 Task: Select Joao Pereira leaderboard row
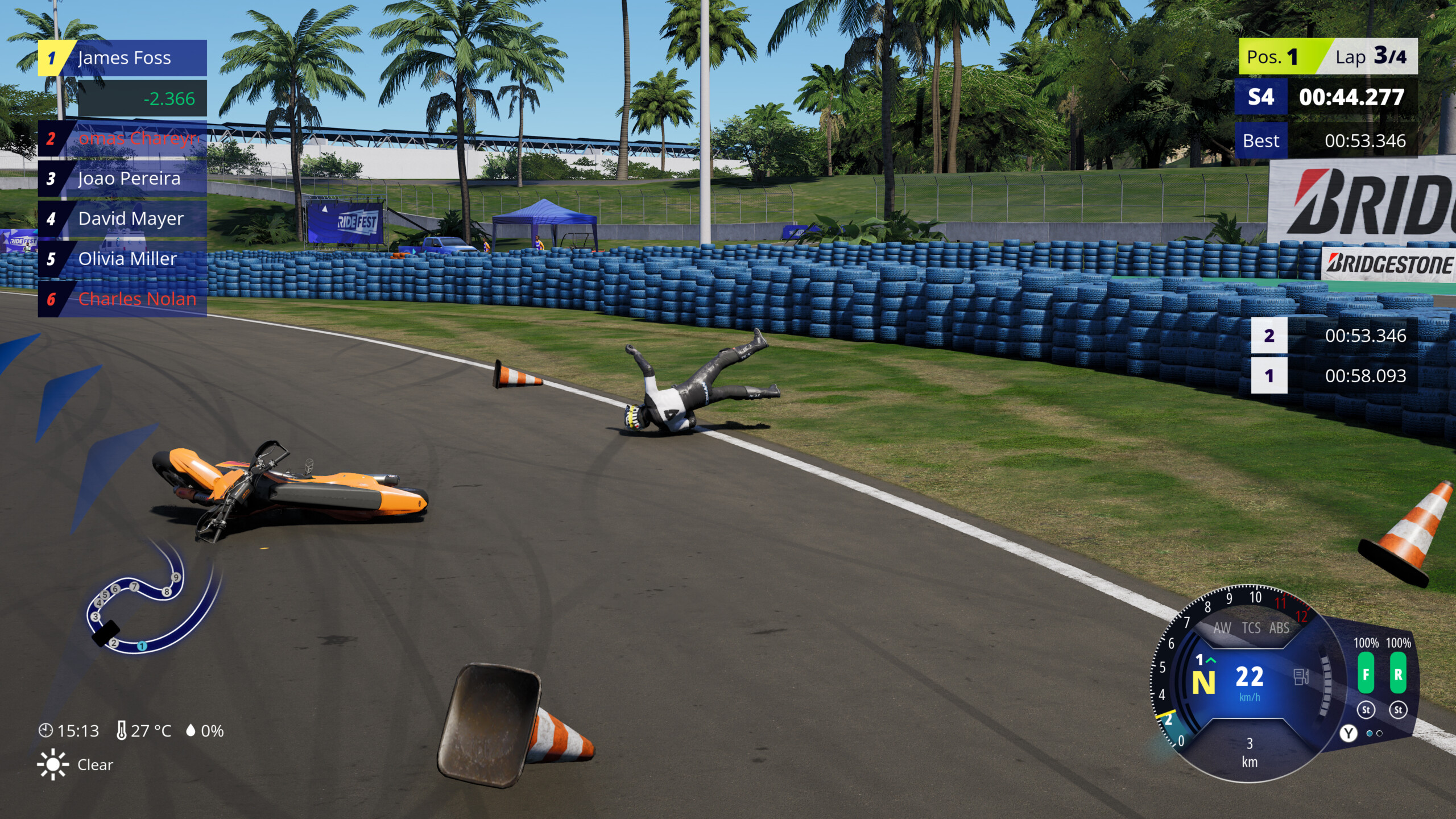tap(123, 179)
